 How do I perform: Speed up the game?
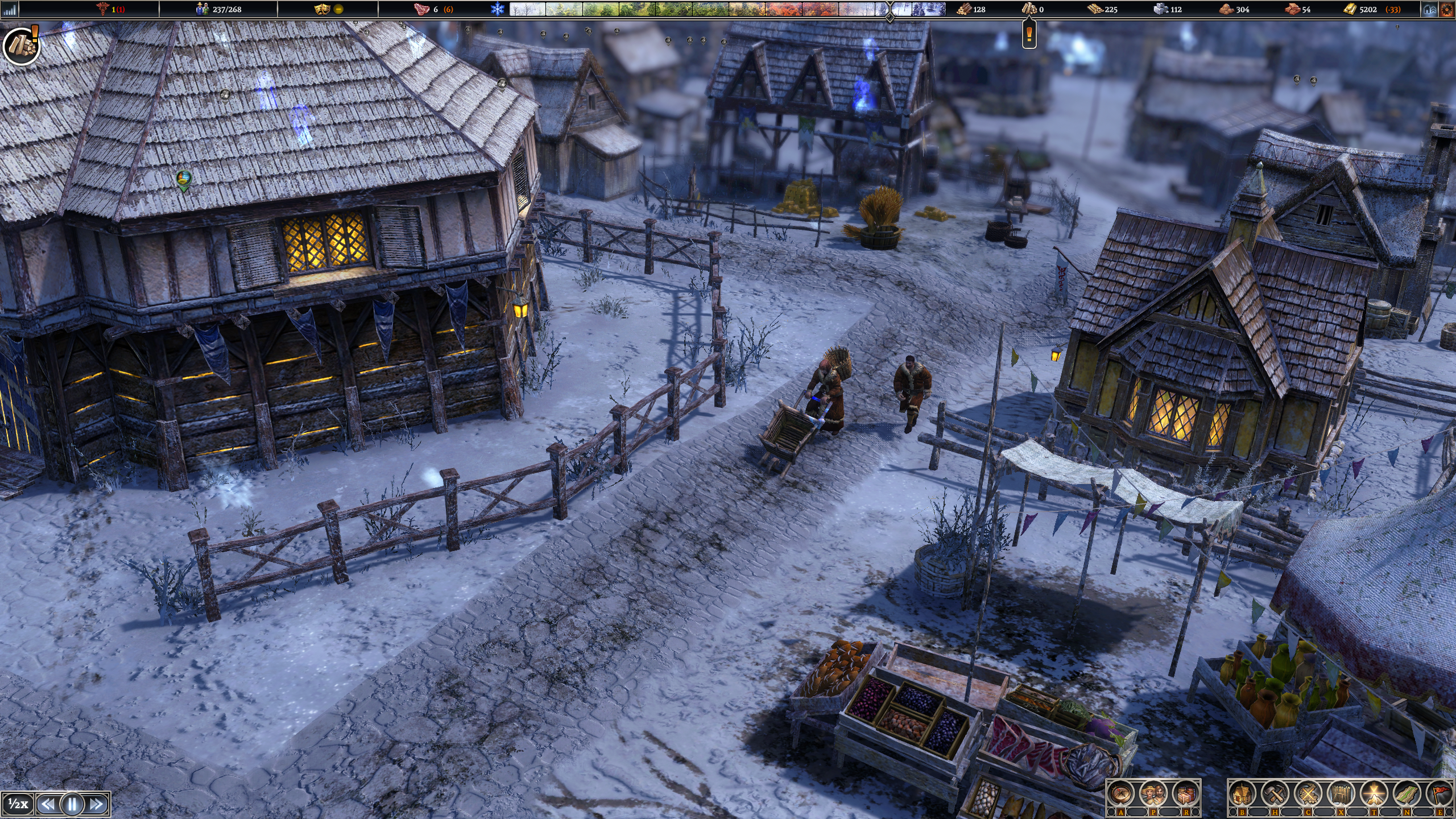point(97,804)
